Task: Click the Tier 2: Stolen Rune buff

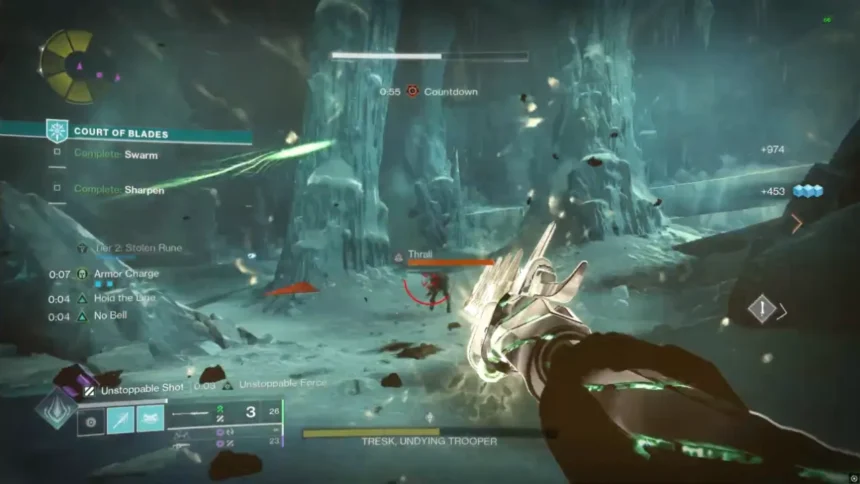Action: click(x=81, y=247)
